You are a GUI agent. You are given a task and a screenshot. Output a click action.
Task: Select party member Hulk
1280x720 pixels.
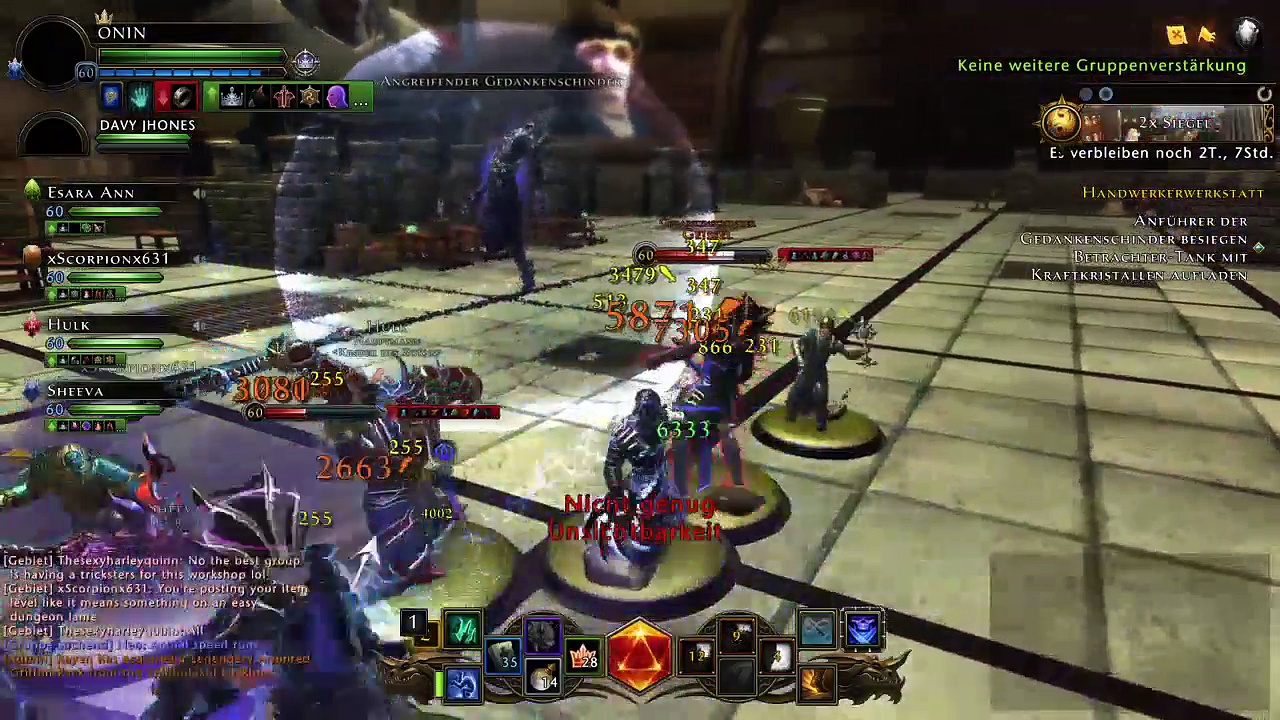tap(68, 325)
